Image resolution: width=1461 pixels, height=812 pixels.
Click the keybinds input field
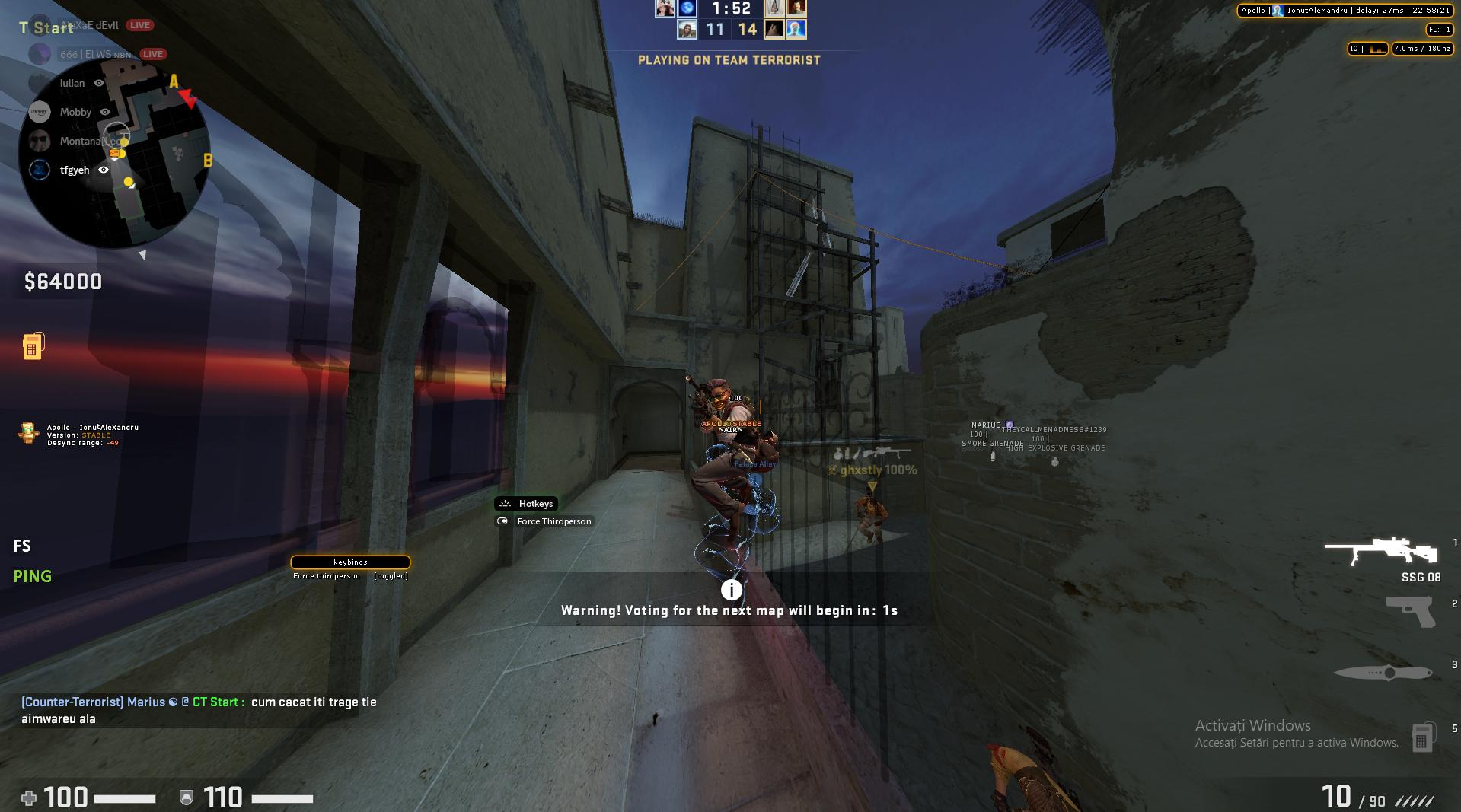tap(349, 562)
